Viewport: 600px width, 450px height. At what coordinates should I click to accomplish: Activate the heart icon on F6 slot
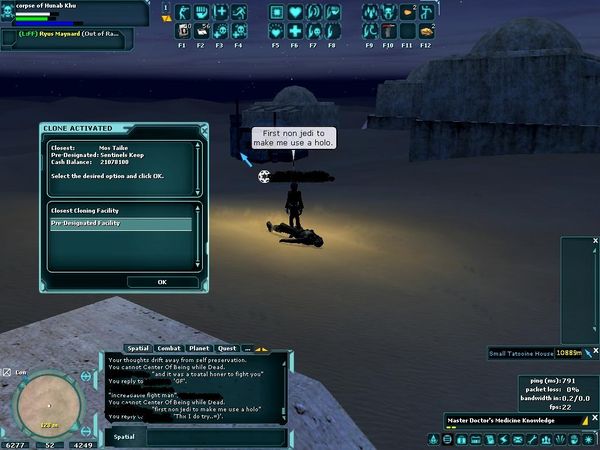295,13
